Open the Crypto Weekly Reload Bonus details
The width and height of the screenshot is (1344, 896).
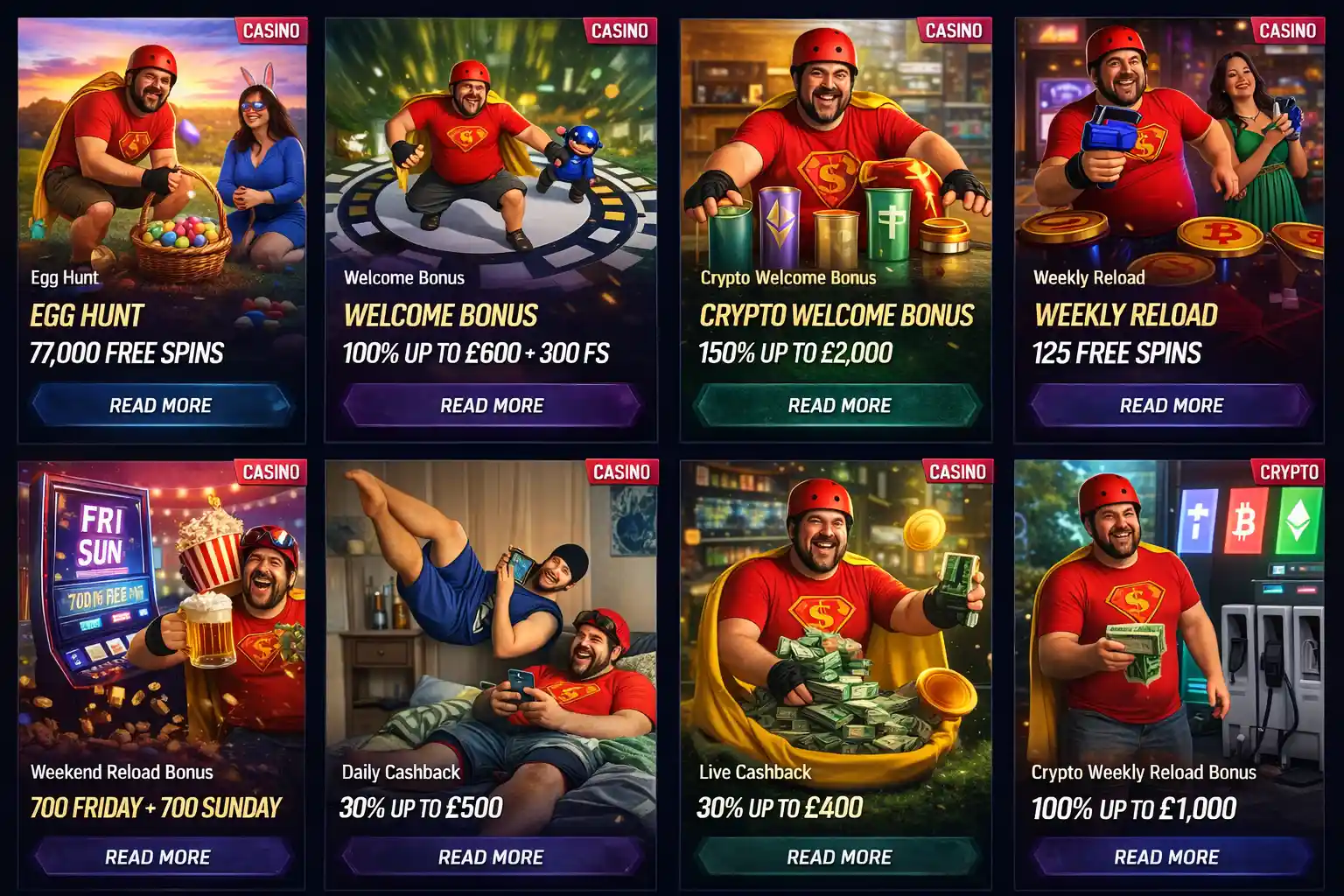click(x=1171, y=857)
